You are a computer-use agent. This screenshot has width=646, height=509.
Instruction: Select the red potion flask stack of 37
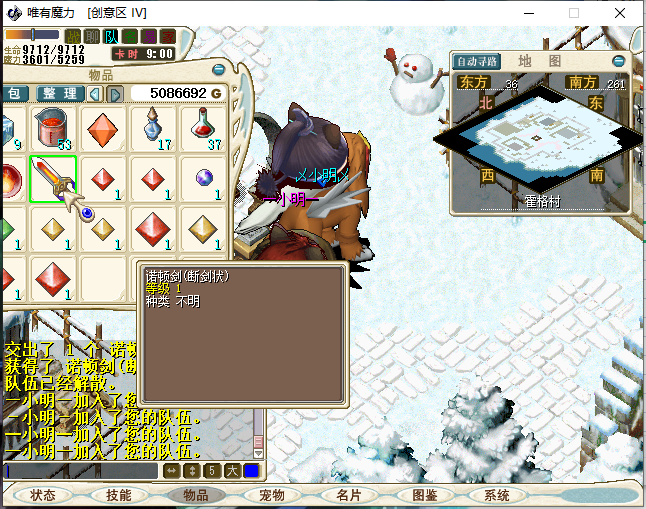203,129
